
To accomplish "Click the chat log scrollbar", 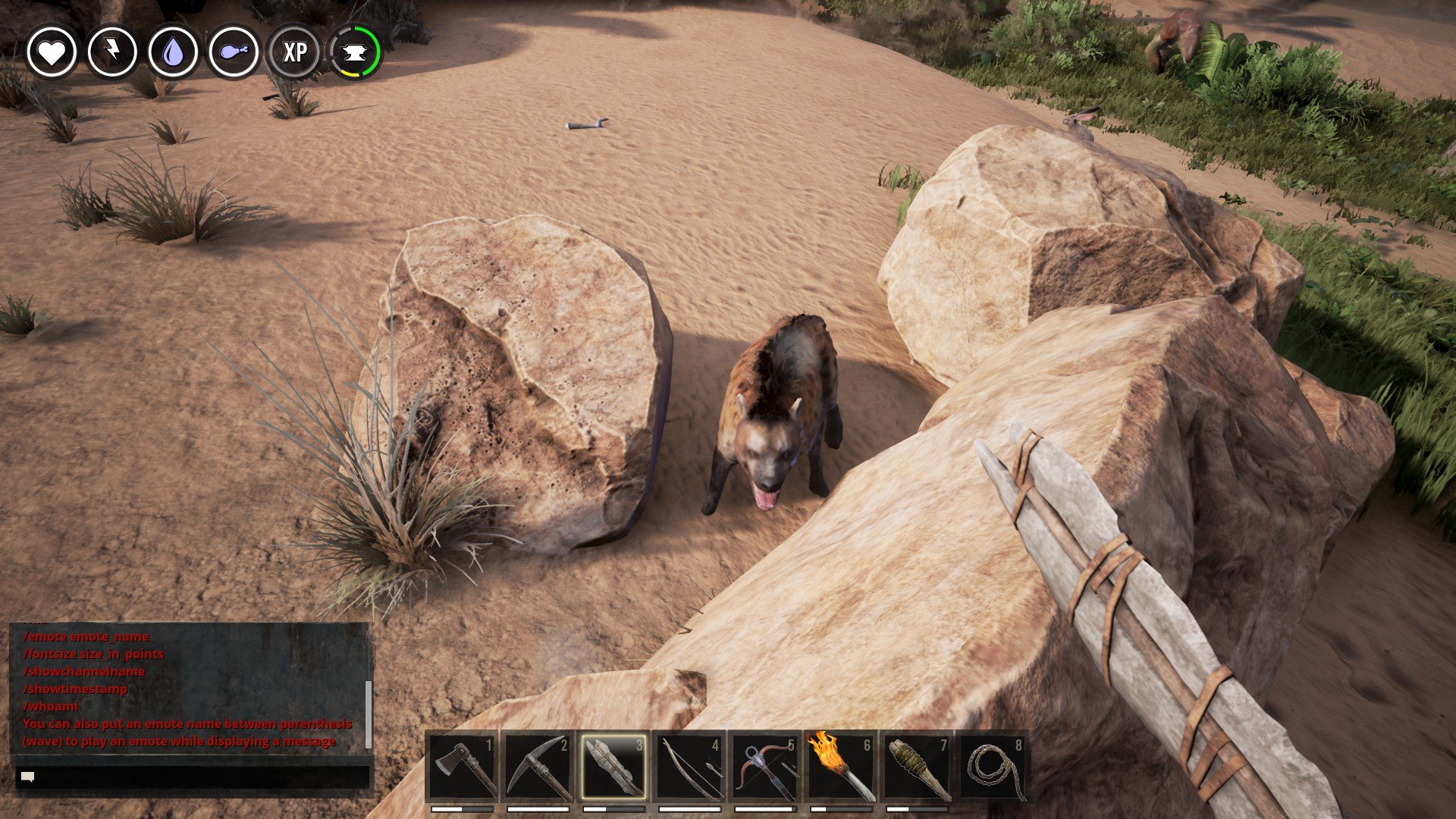I will (369, 713).
